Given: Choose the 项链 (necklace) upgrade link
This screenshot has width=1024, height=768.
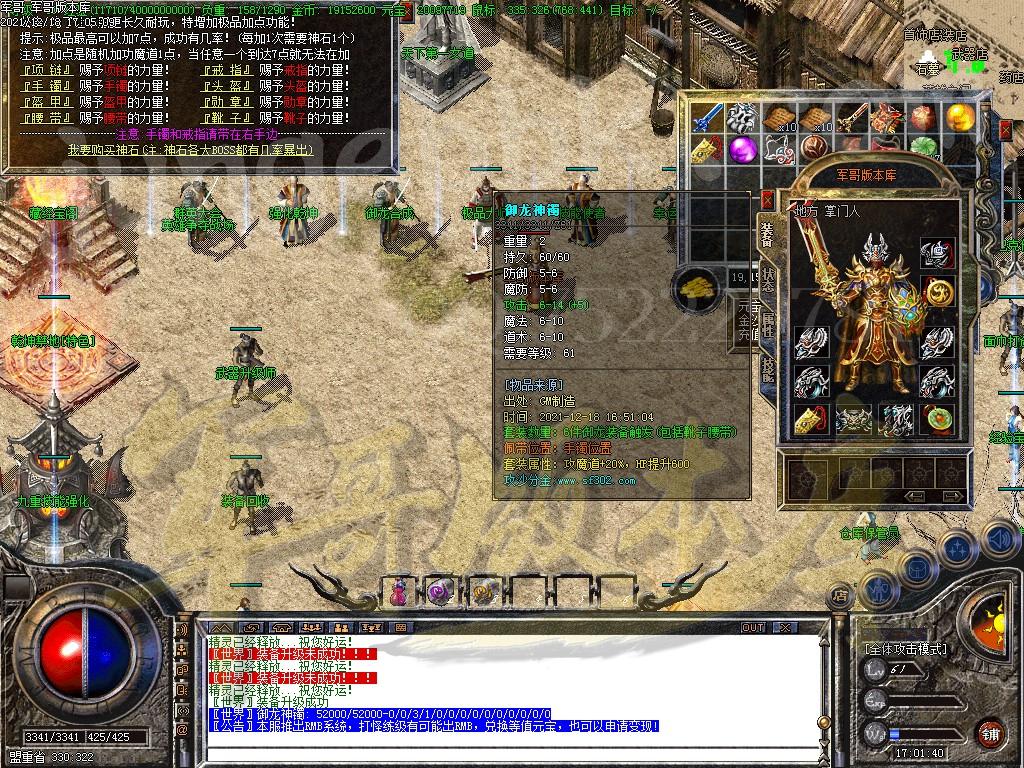Looking at the screenshot, I should [x=45, y=71].
